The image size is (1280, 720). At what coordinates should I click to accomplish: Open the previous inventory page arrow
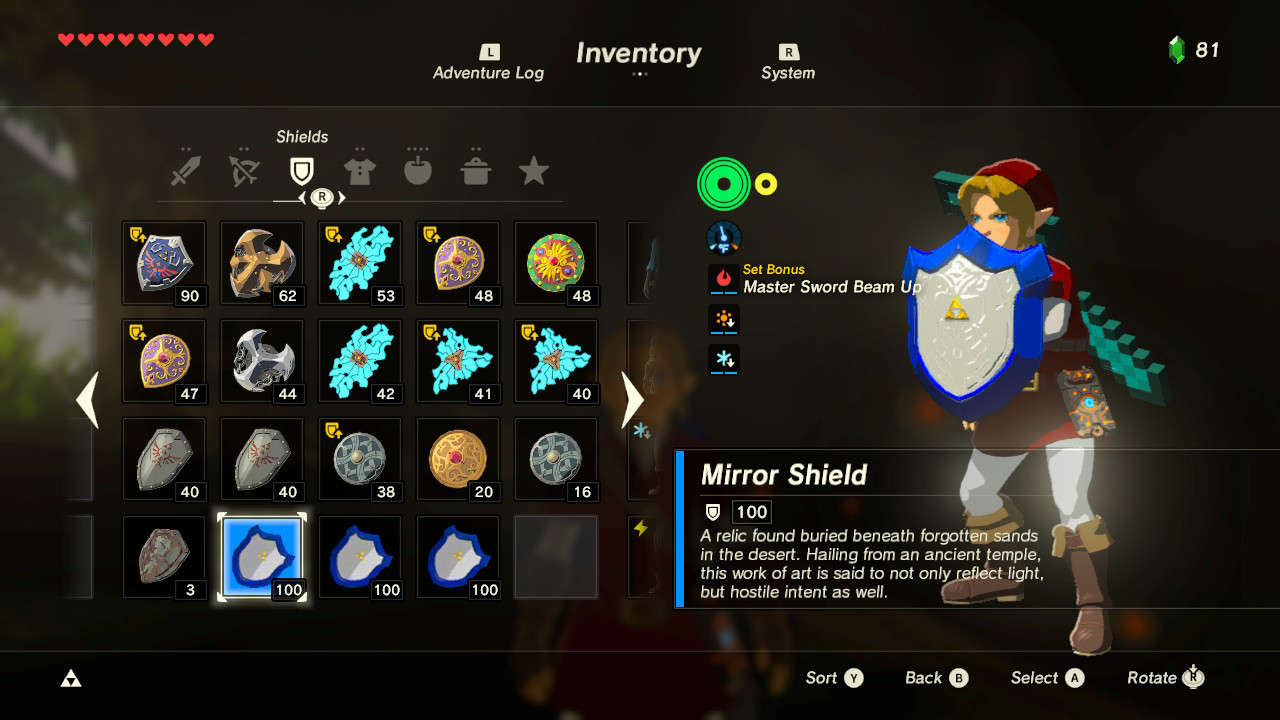[86, 399]
